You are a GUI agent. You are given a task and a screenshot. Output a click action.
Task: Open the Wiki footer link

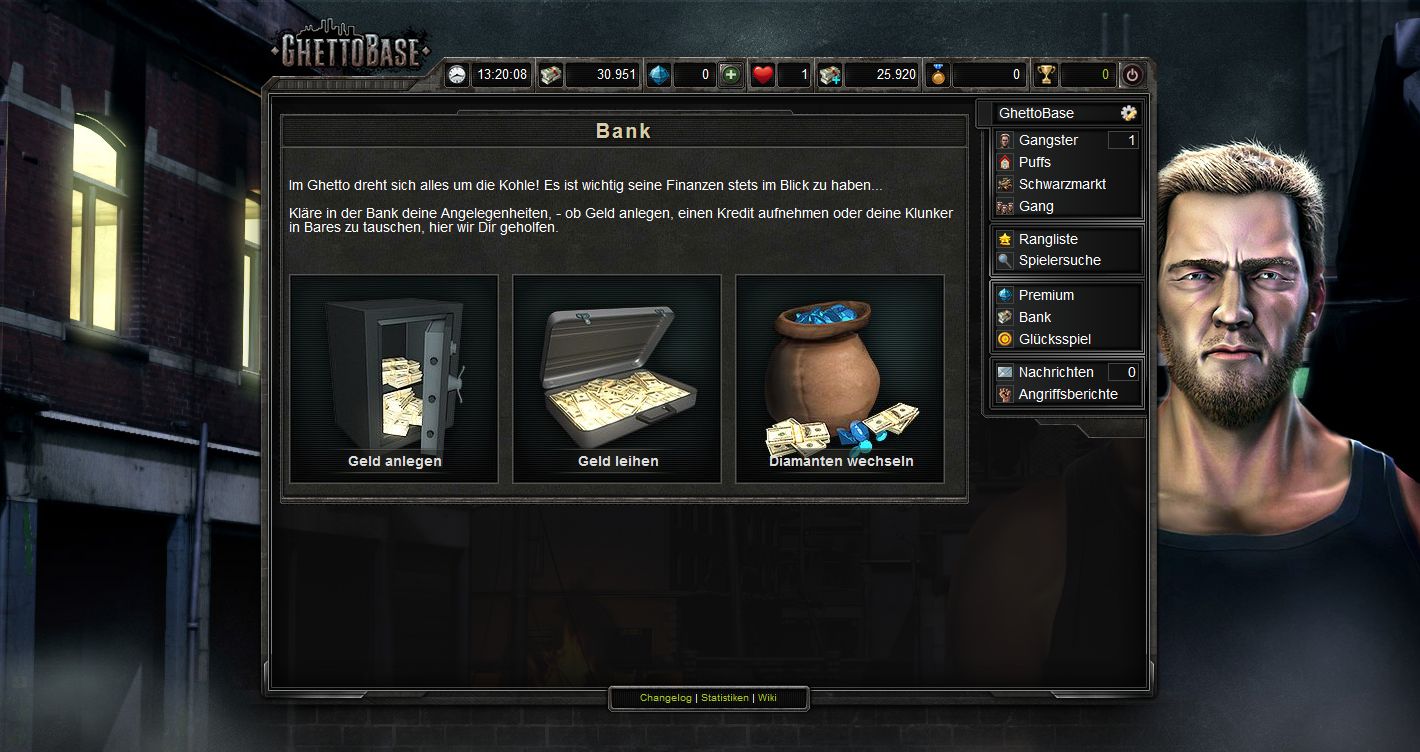click(767, 698)
